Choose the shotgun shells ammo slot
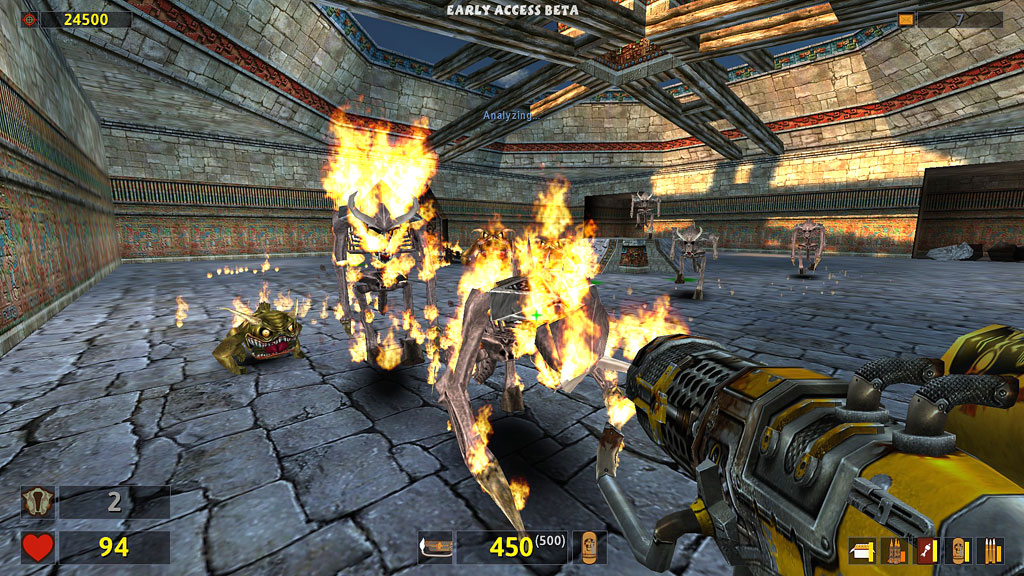The width and height of the screenshot is (1024, 576). click(895, 550)
